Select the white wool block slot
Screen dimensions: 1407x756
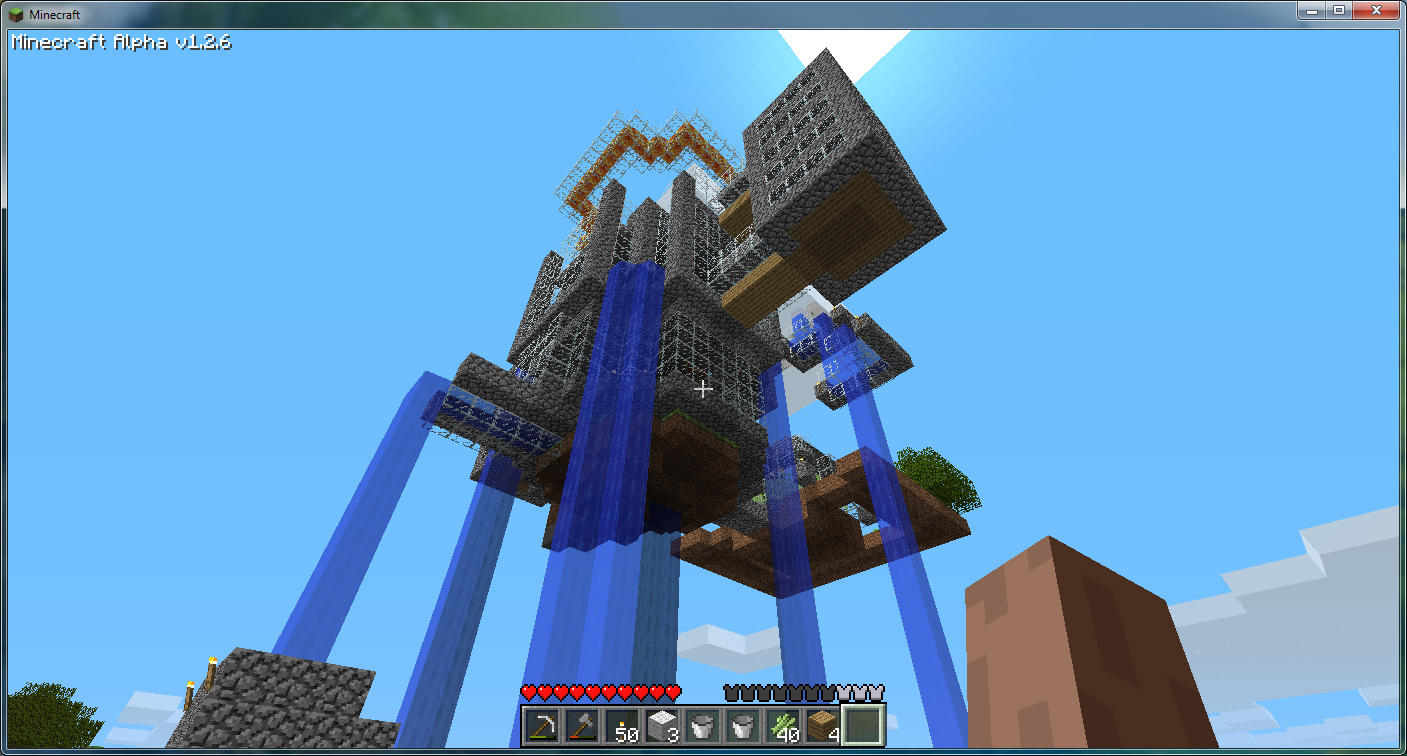663,725
